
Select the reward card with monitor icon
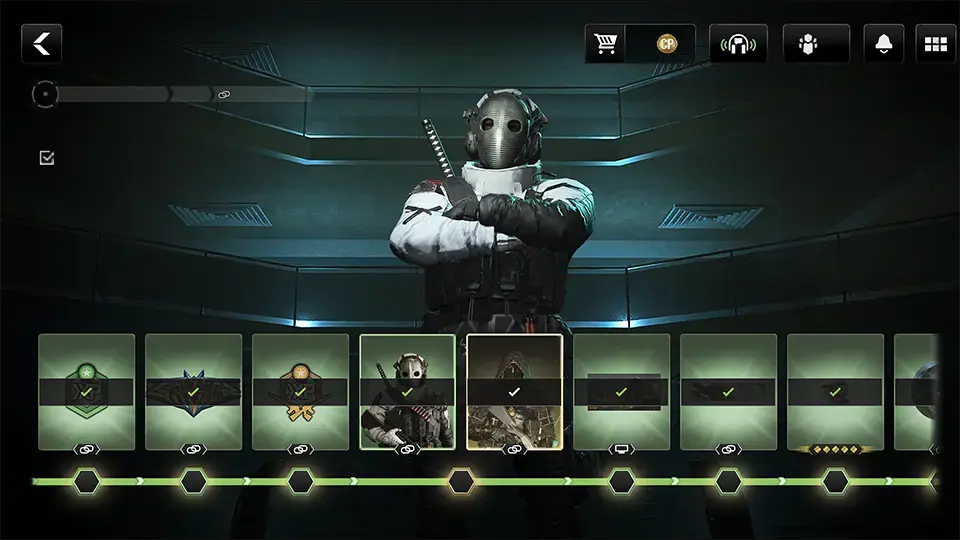tap(621, 391)
